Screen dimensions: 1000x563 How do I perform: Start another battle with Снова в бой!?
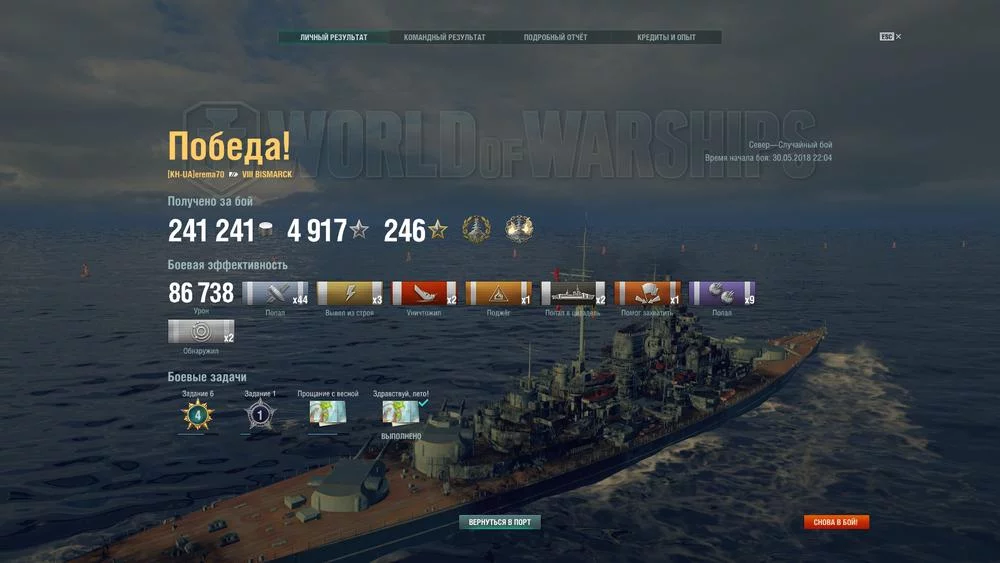tap(836, 522)
